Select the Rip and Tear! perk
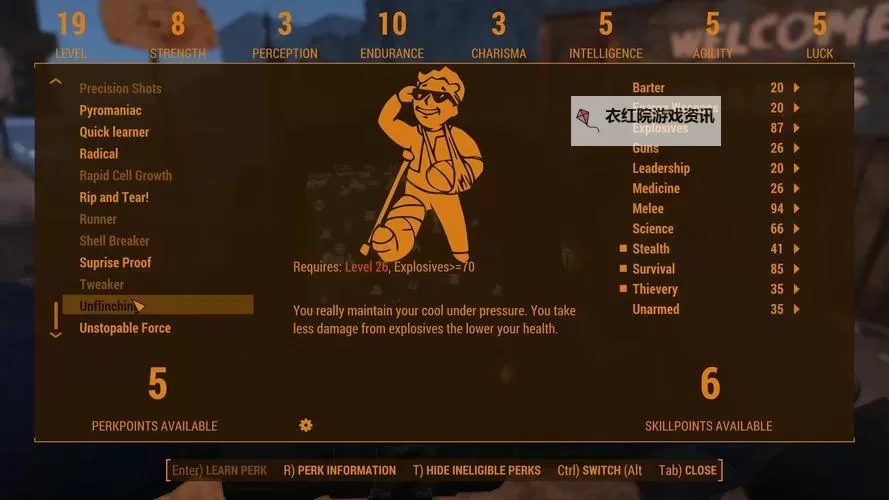The width and height of the screenshot is (889, 500). click(114, 197)
